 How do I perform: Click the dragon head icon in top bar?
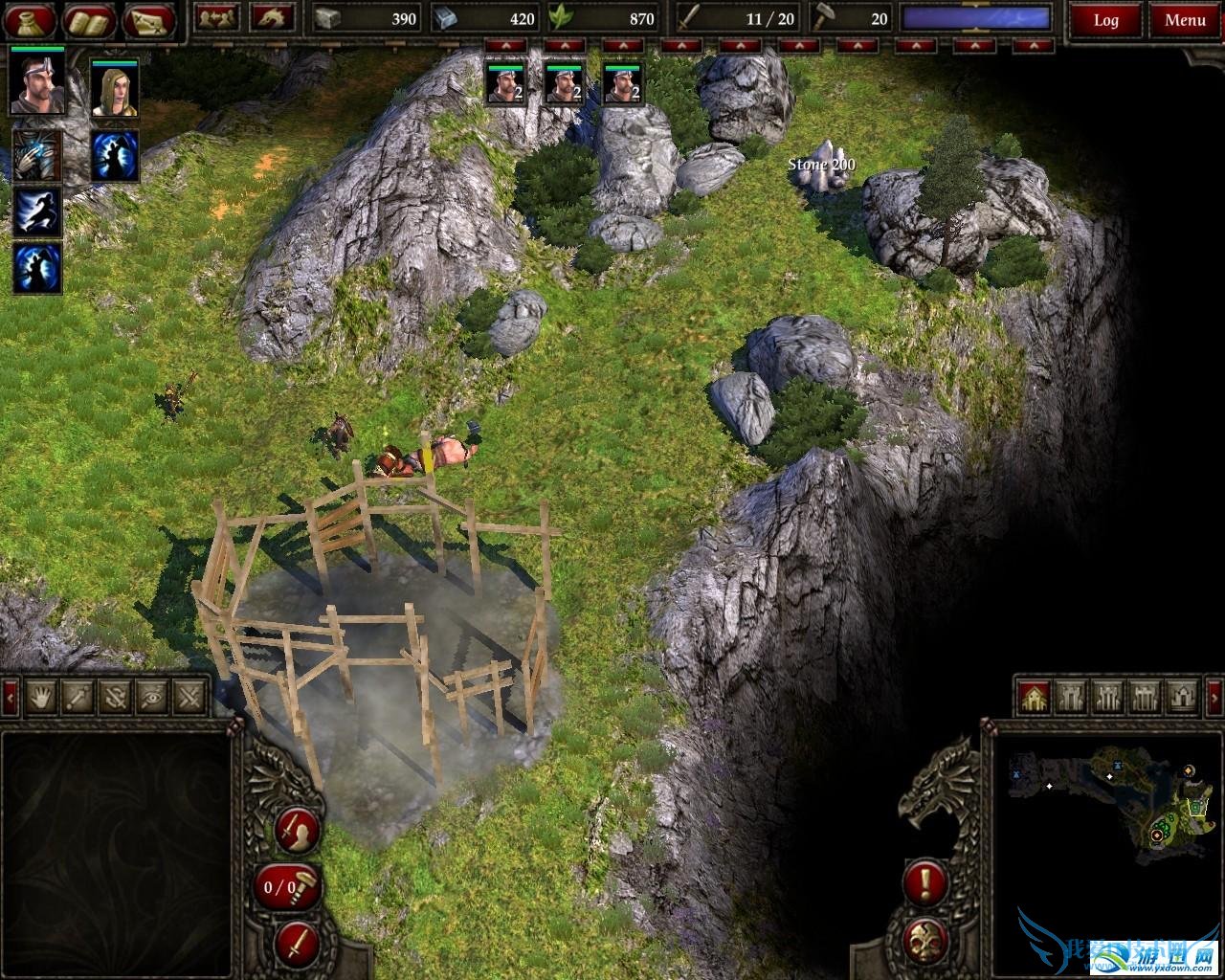[x=273, y=18]
